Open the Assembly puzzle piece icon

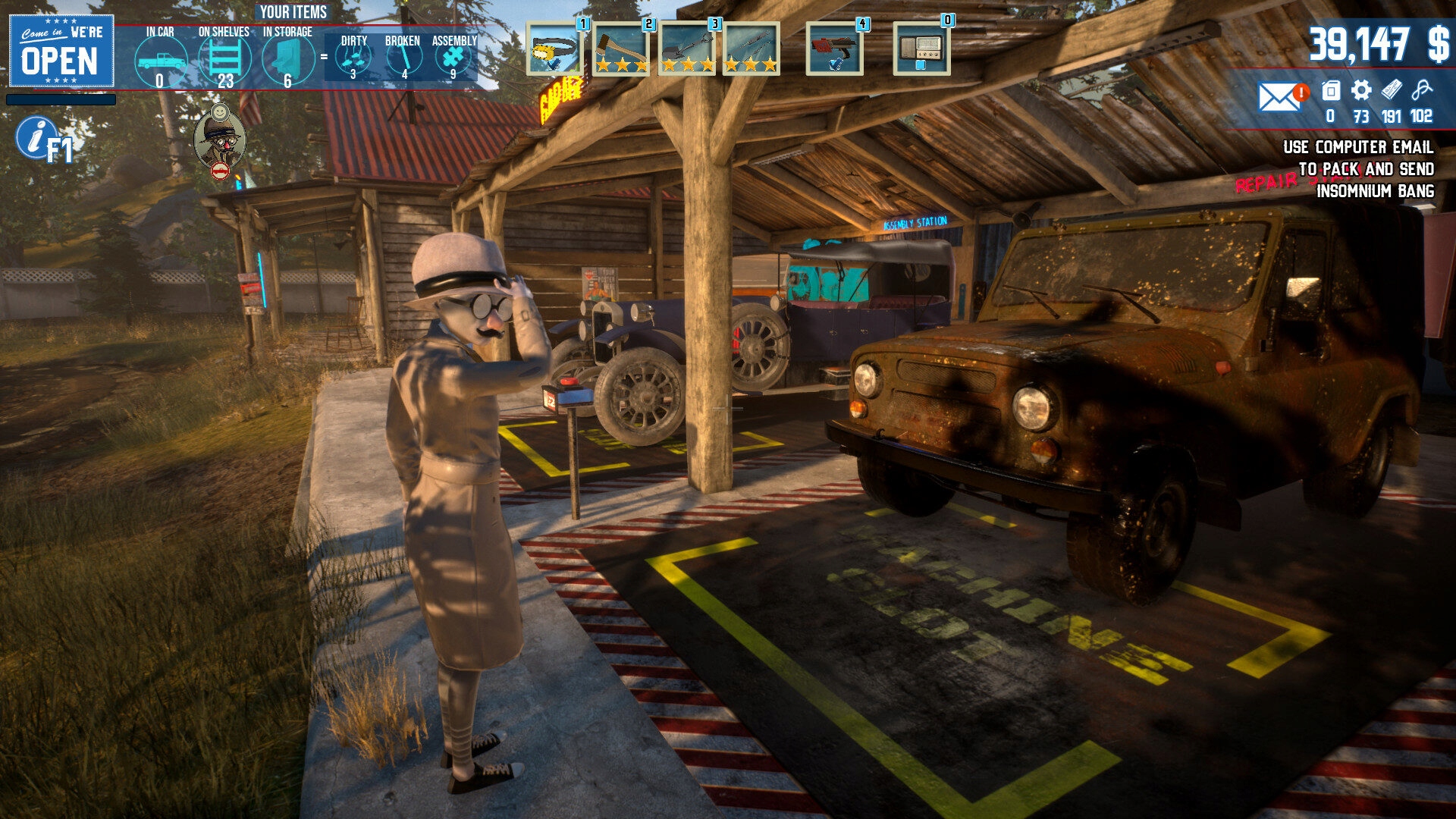pos(453,58)
